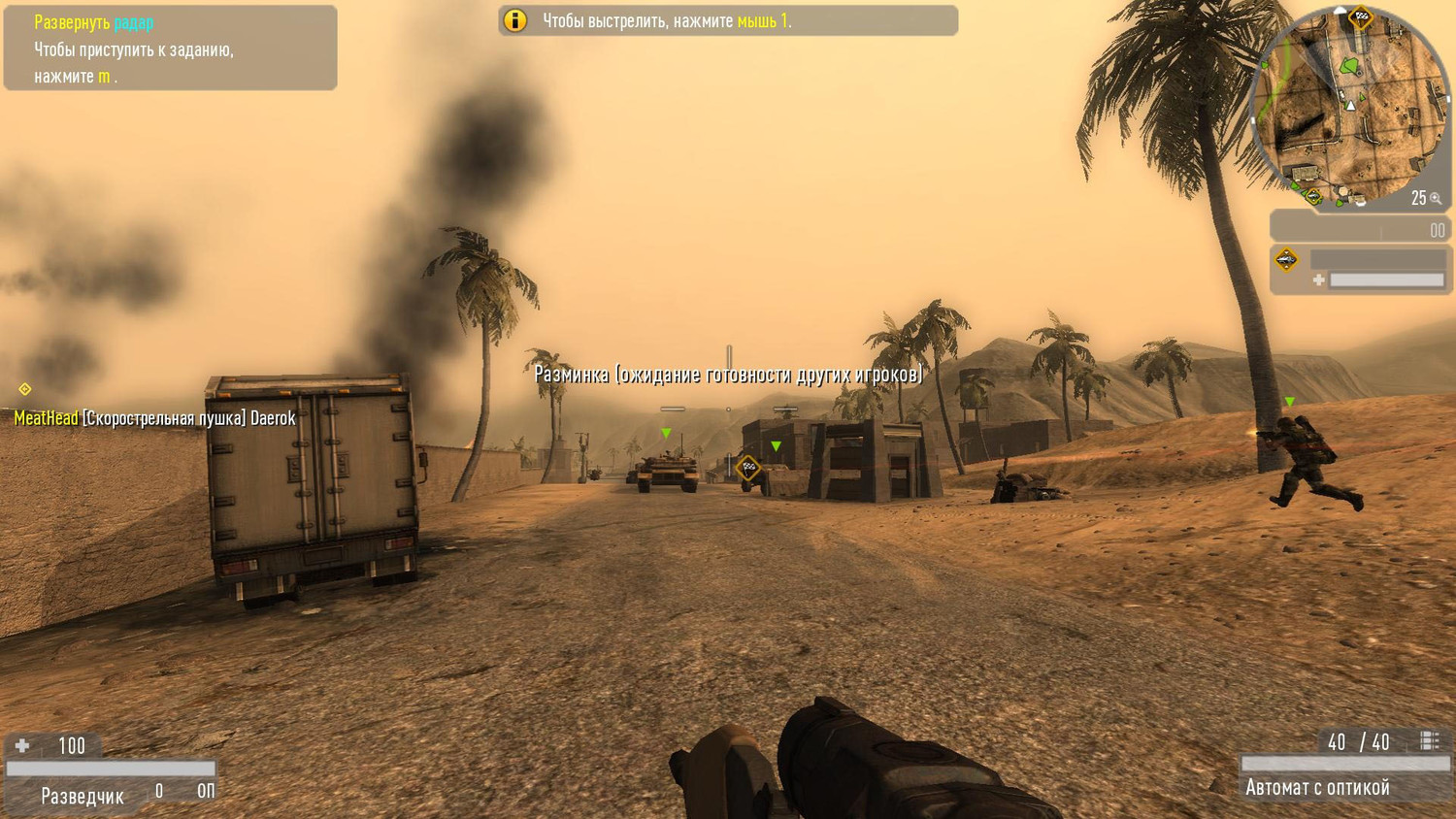Select a green squadmate triangle marker over the tank
The image size is (1456, 819).
click(666, 431)
